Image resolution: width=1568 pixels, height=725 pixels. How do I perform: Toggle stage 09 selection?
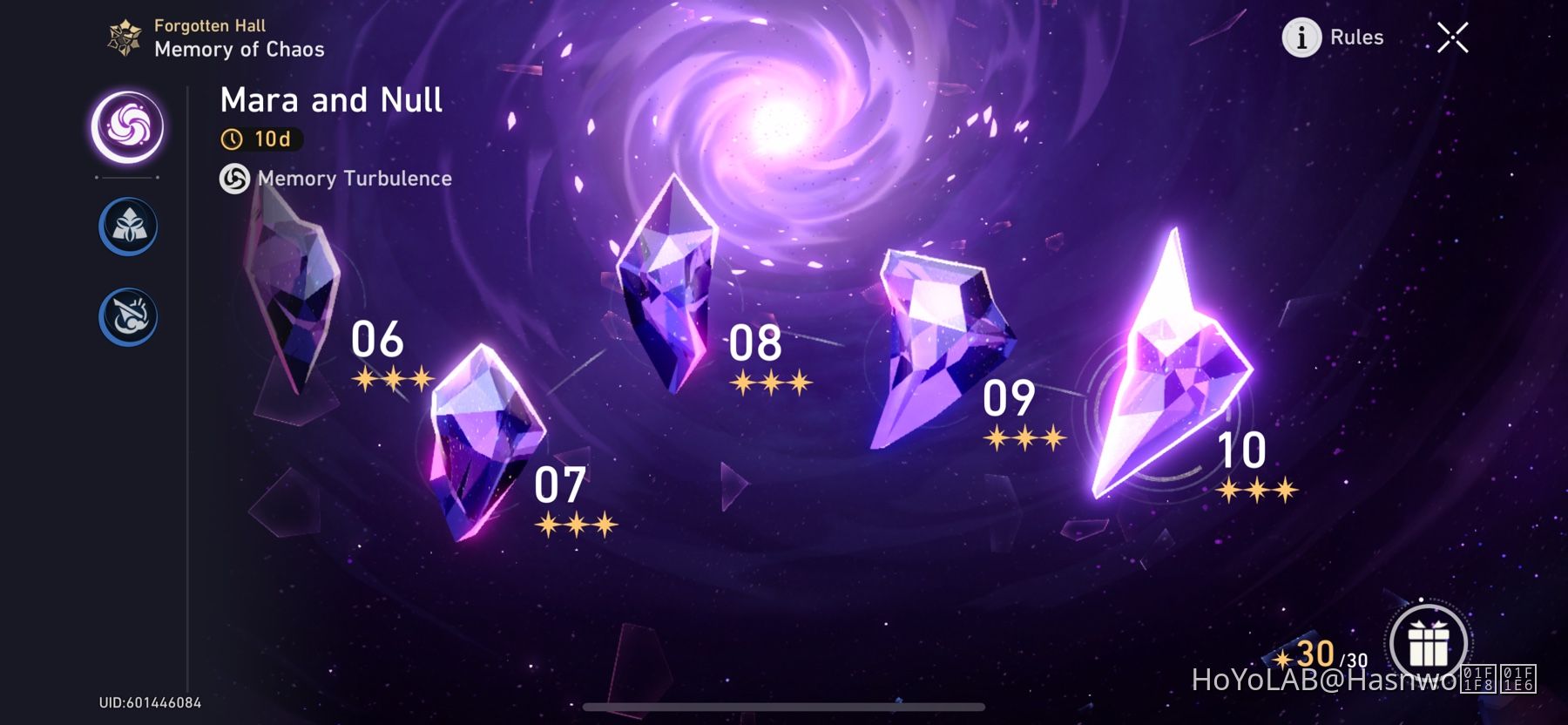tap(936, 349)
